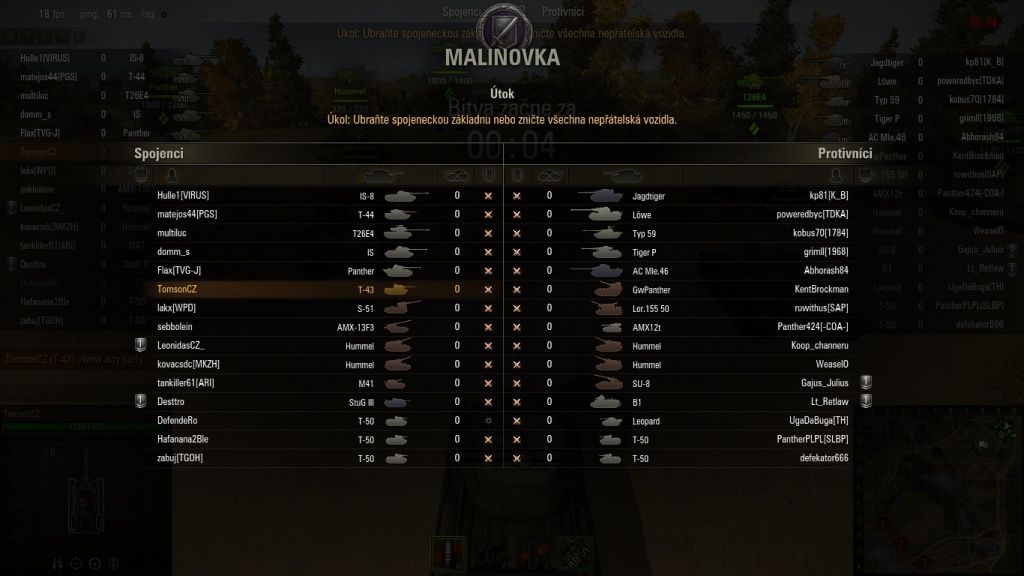Select sebbolein AMX-13F3 row in the allies table
This screenshot has height=576, width=1024.
click(300, 327)
